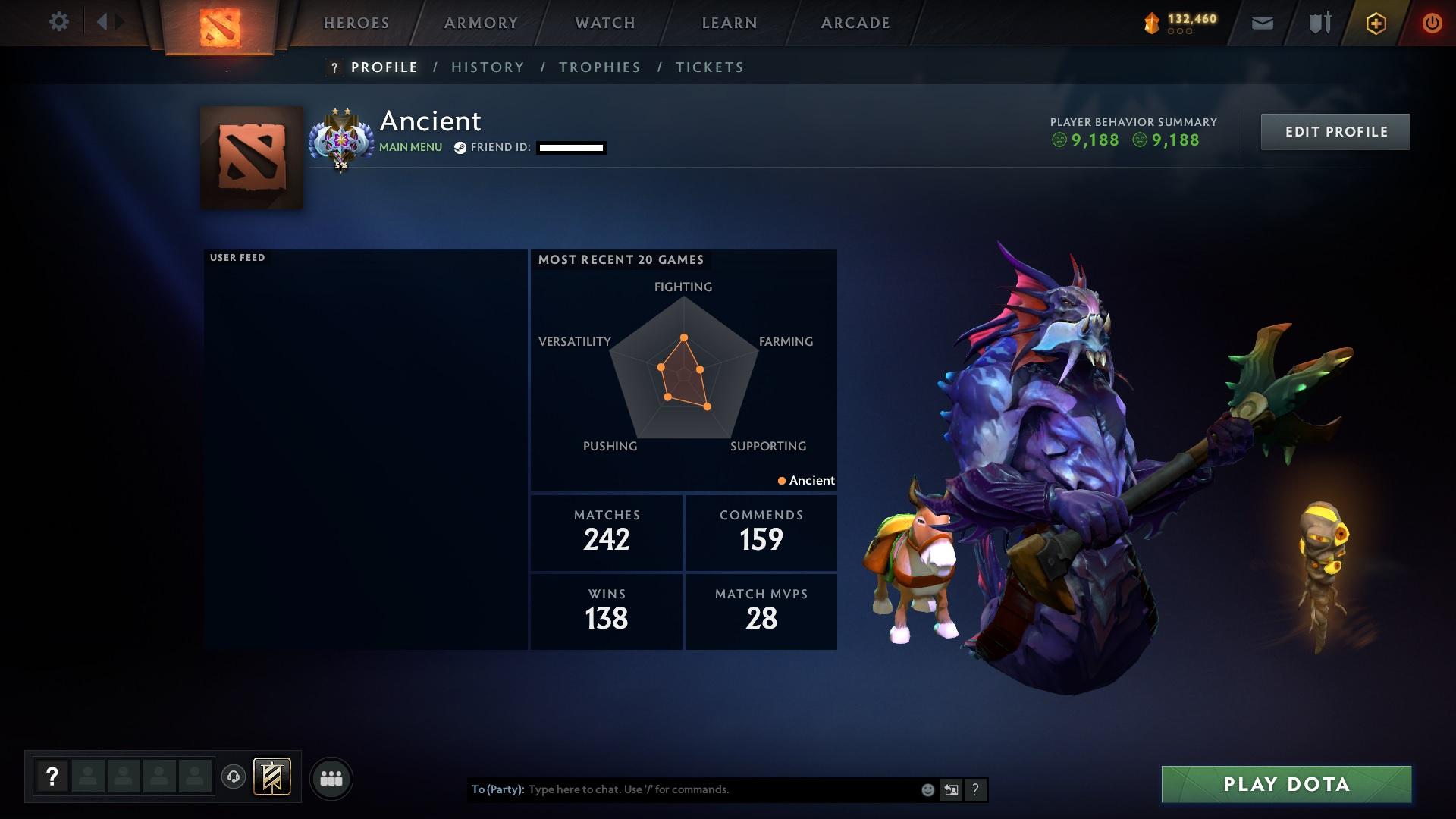Switch to the HISTORY tab

[488, 67]
